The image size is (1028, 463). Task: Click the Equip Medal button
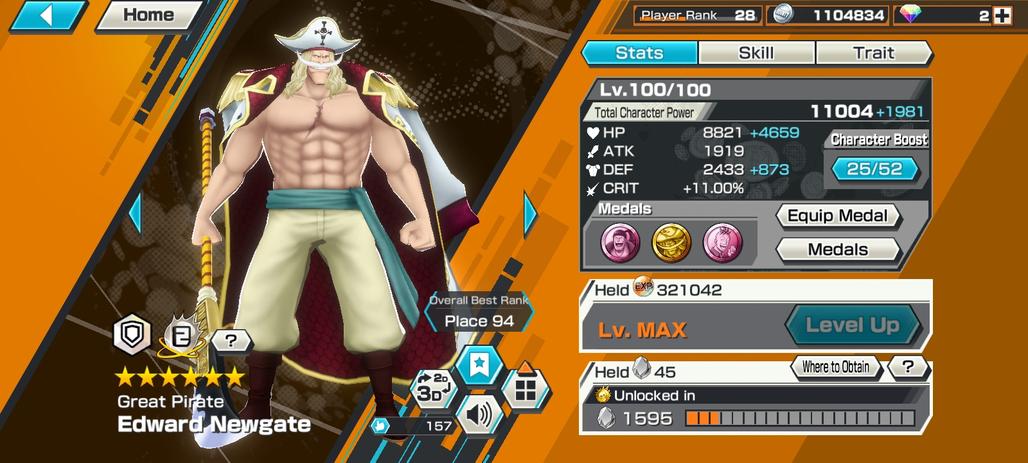(838, 216)
